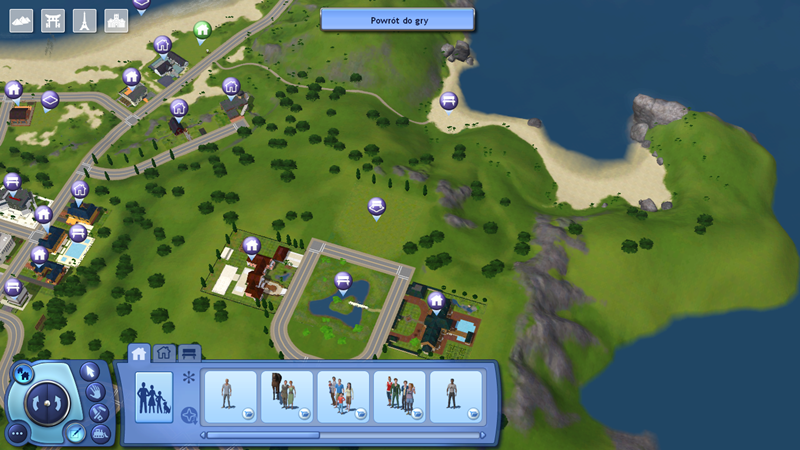Open the three-dots options menu
Viewport: 800px width, 450px height.
click(x=19, y=432)
